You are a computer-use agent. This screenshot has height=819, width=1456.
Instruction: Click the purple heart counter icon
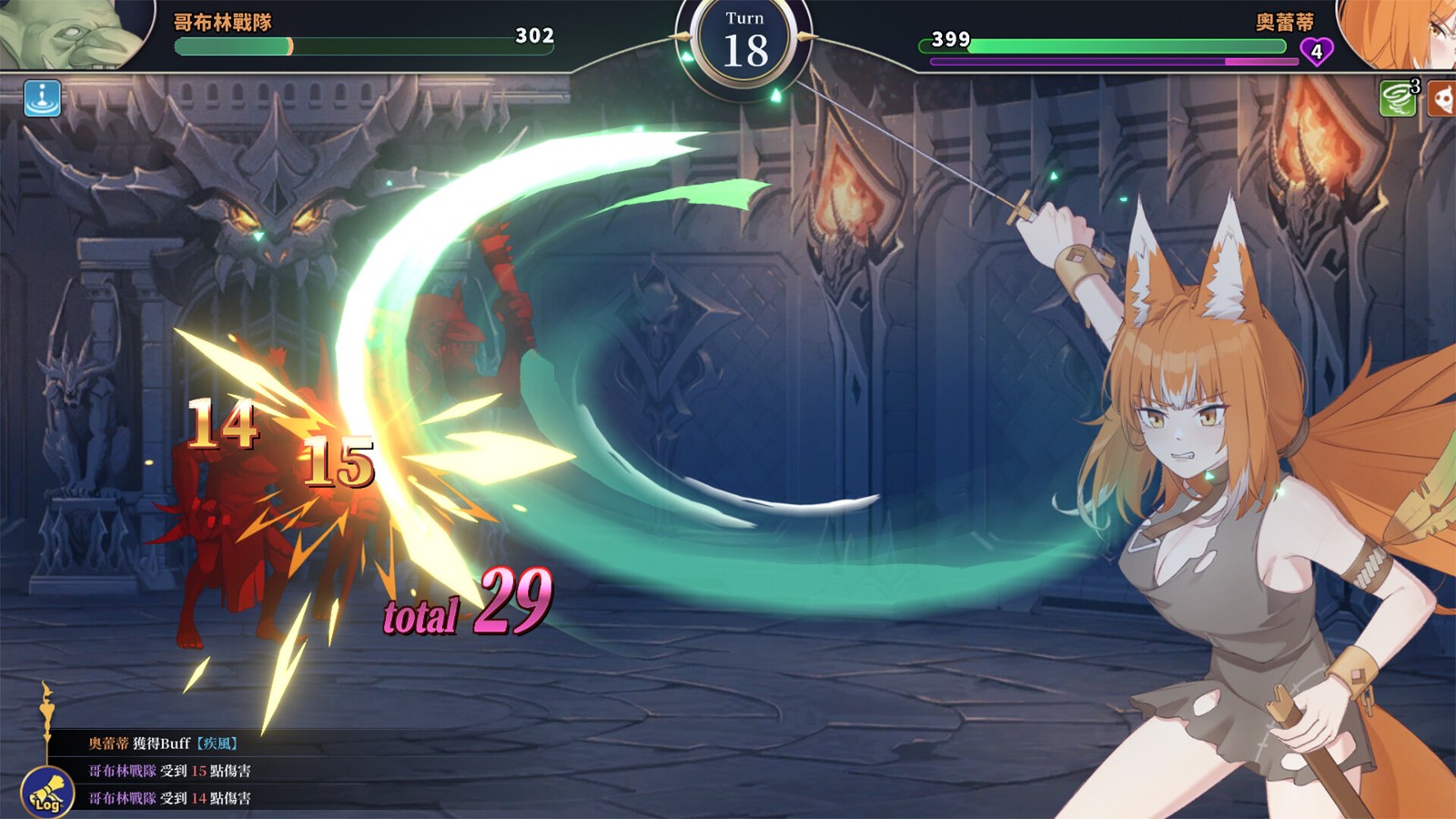[1316, 51]
